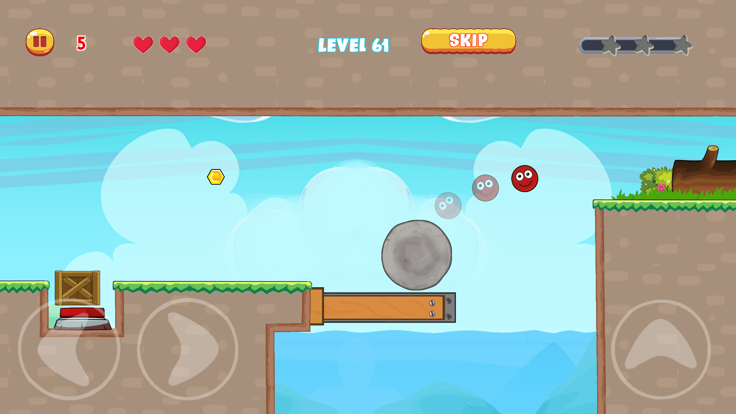Pause the game with the yellow pause button

click(40, 42)
